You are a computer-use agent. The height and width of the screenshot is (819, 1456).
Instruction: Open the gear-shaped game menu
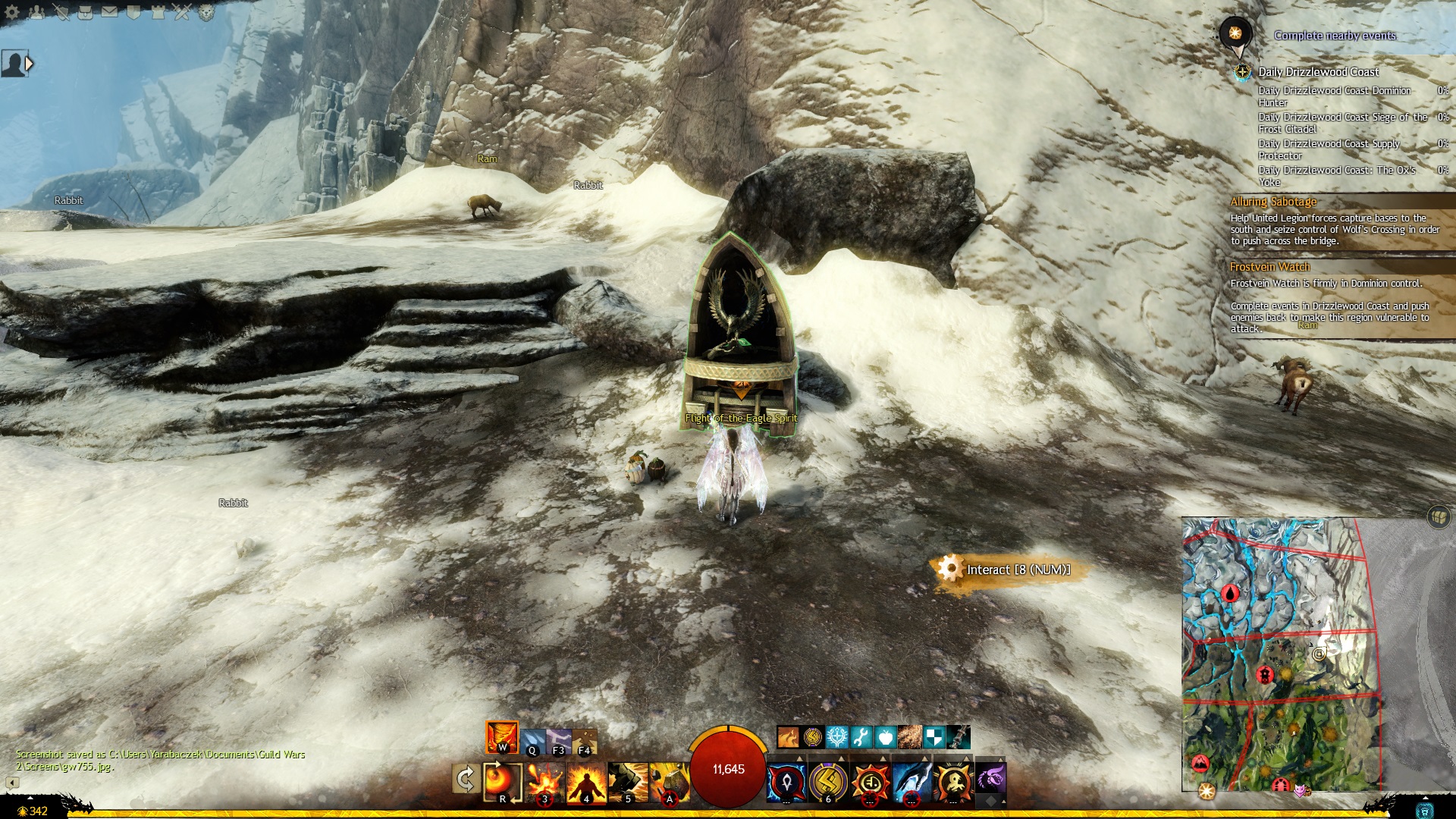click(x=12, y=12)
